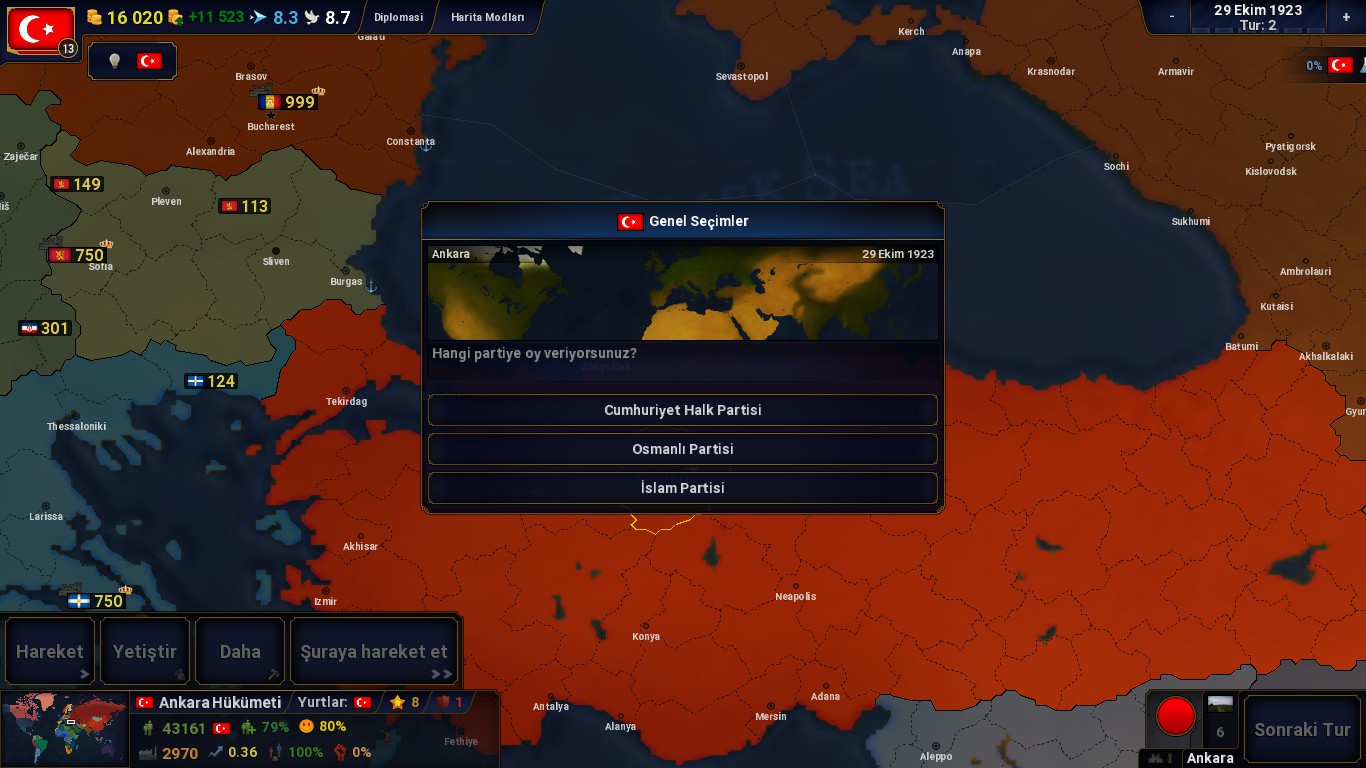This screenshot has width=1366, height=768.
Task: Choose Şuraya hareket et
Action: (374, 652)
